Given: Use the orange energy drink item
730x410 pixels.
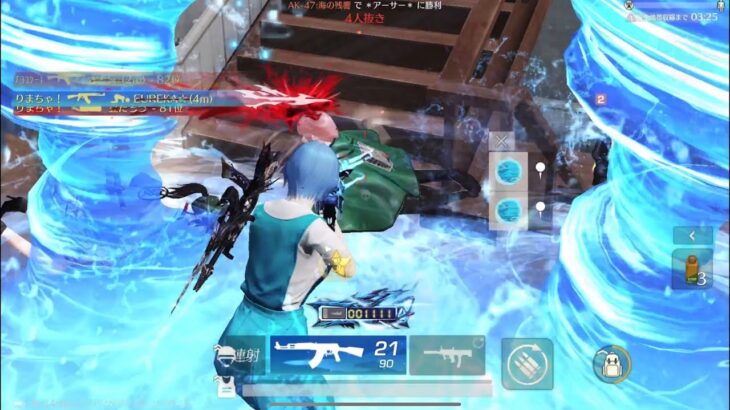Looking at the screenshot, I should (x=692, y=269).
